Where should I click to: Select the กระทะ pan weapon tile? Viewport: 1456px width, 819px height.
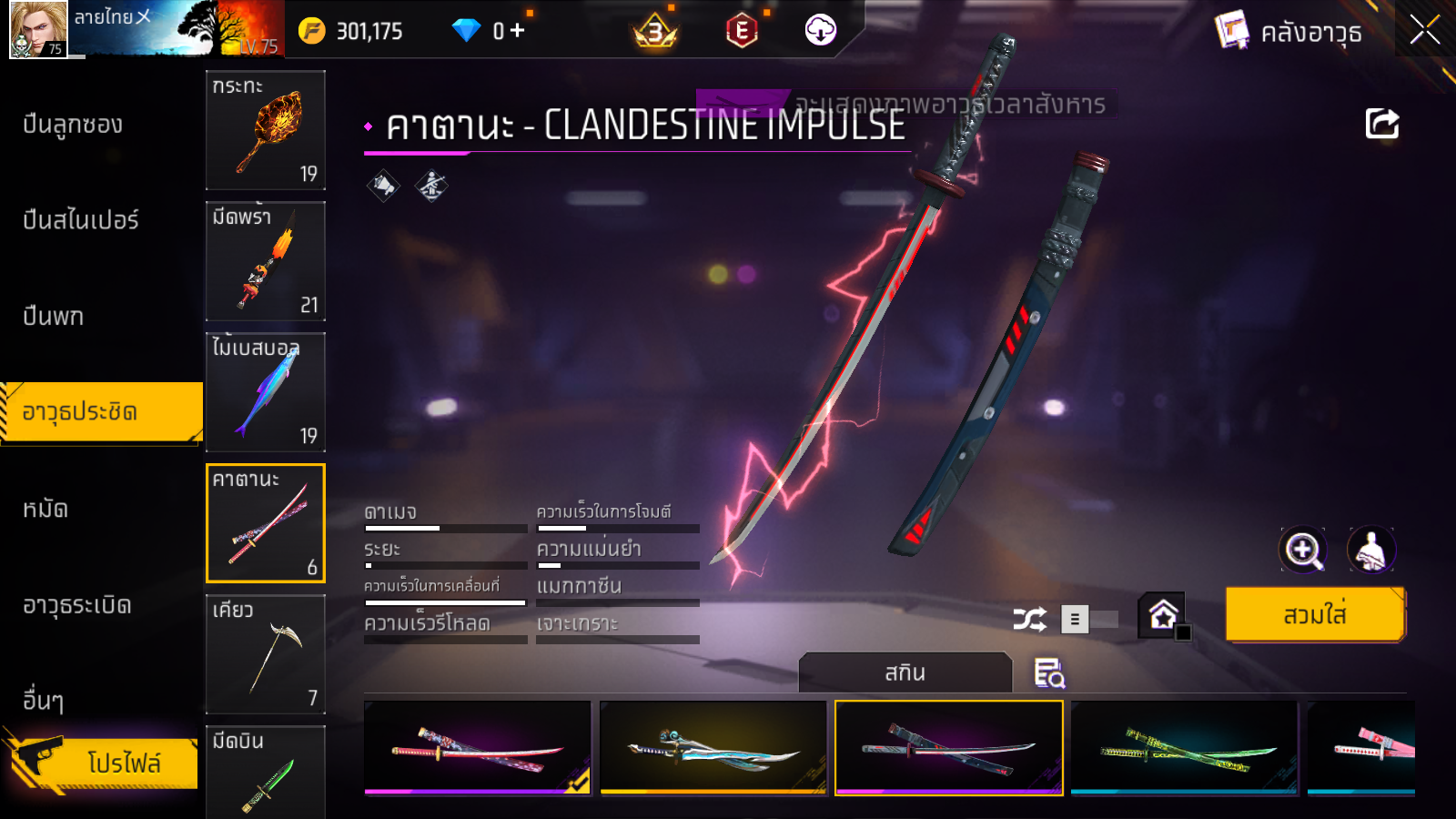click(266, 130)
